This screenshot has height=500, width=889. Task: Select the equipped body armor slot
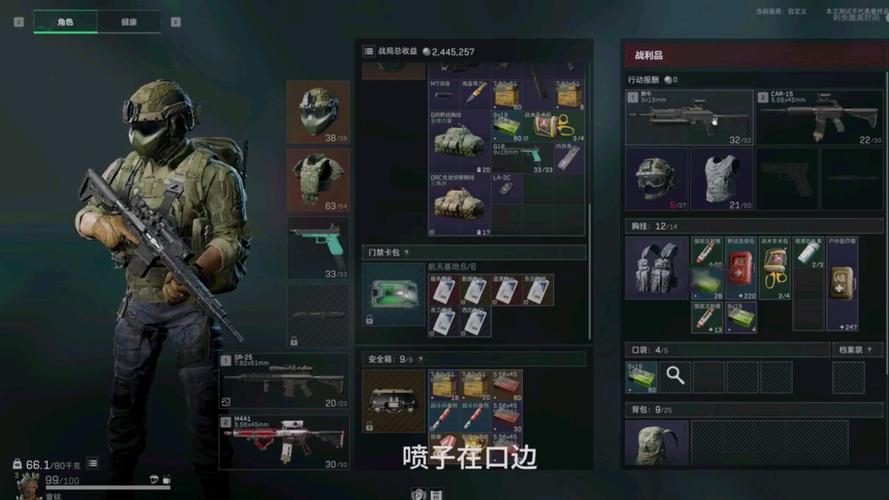[x=318, y=180]
